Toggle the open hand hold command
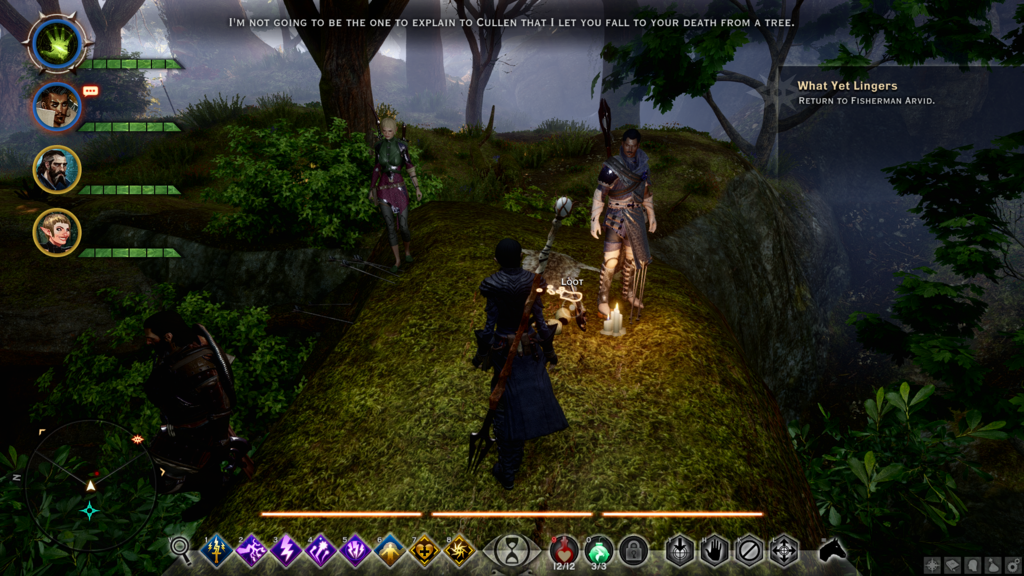 (x=714, y=550)
